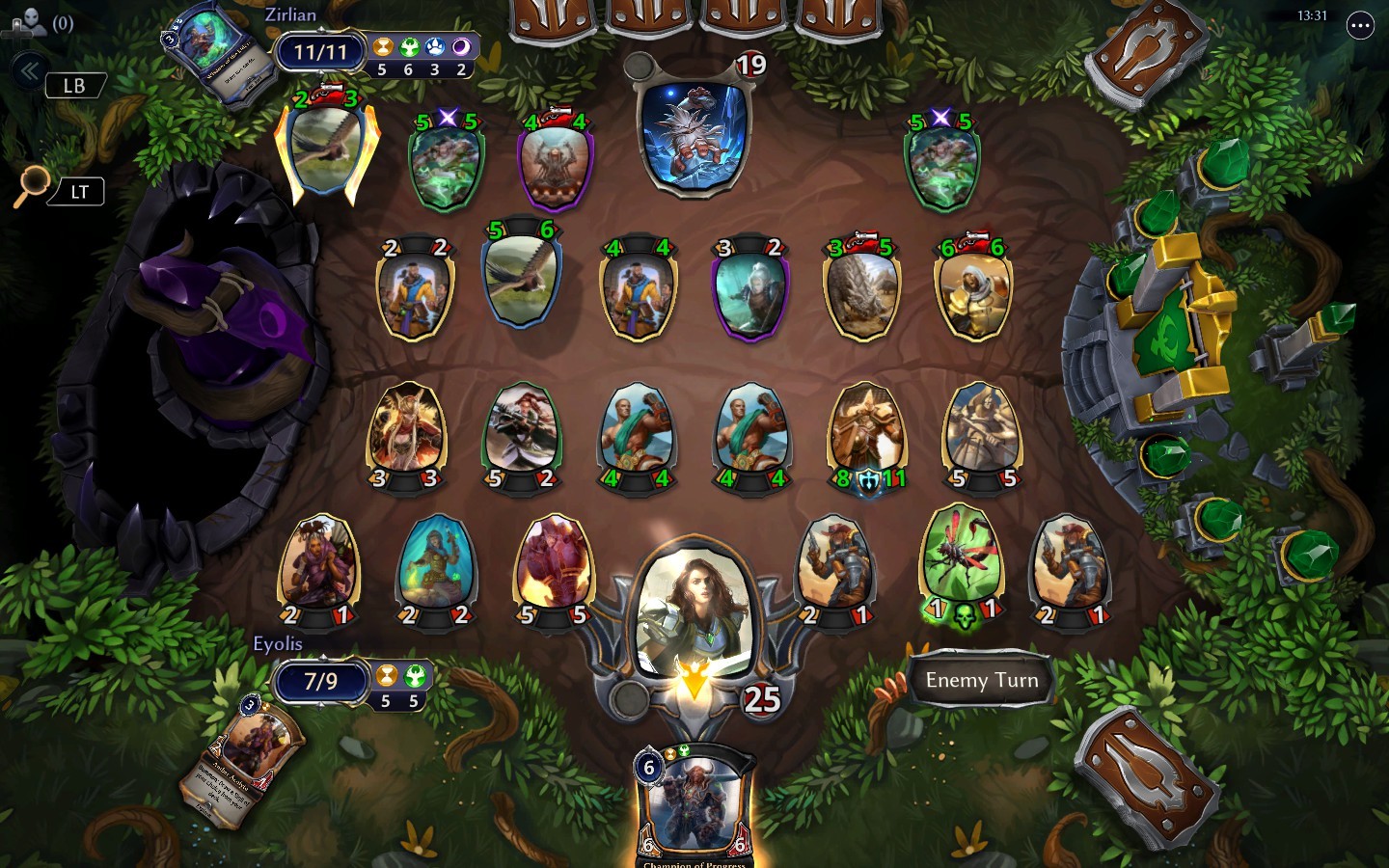Select the magnifying glass card inspector (LT)
This screenshot has height=868, width=1389.
coord(35,184)
